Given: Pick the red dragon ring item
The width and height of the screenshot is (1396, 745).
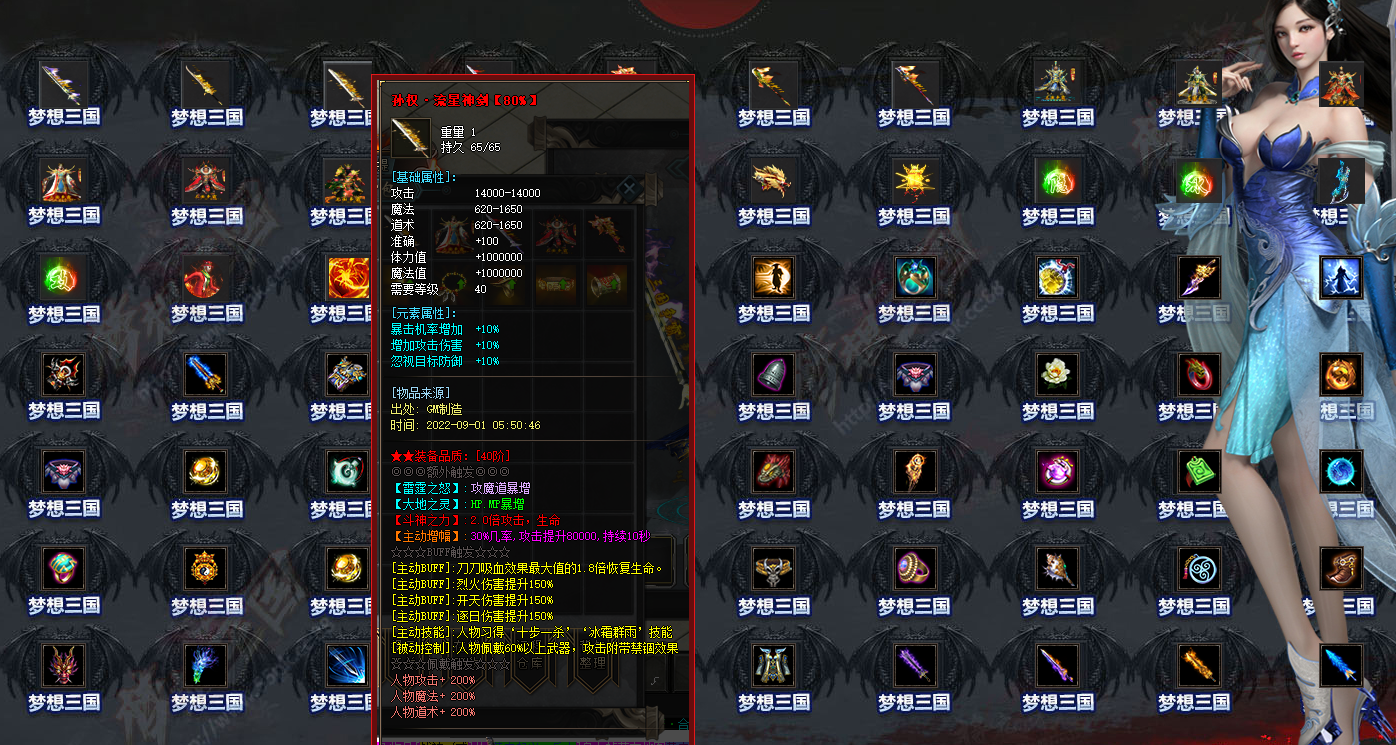Looking at the screenshot, I should point(1199,375).
